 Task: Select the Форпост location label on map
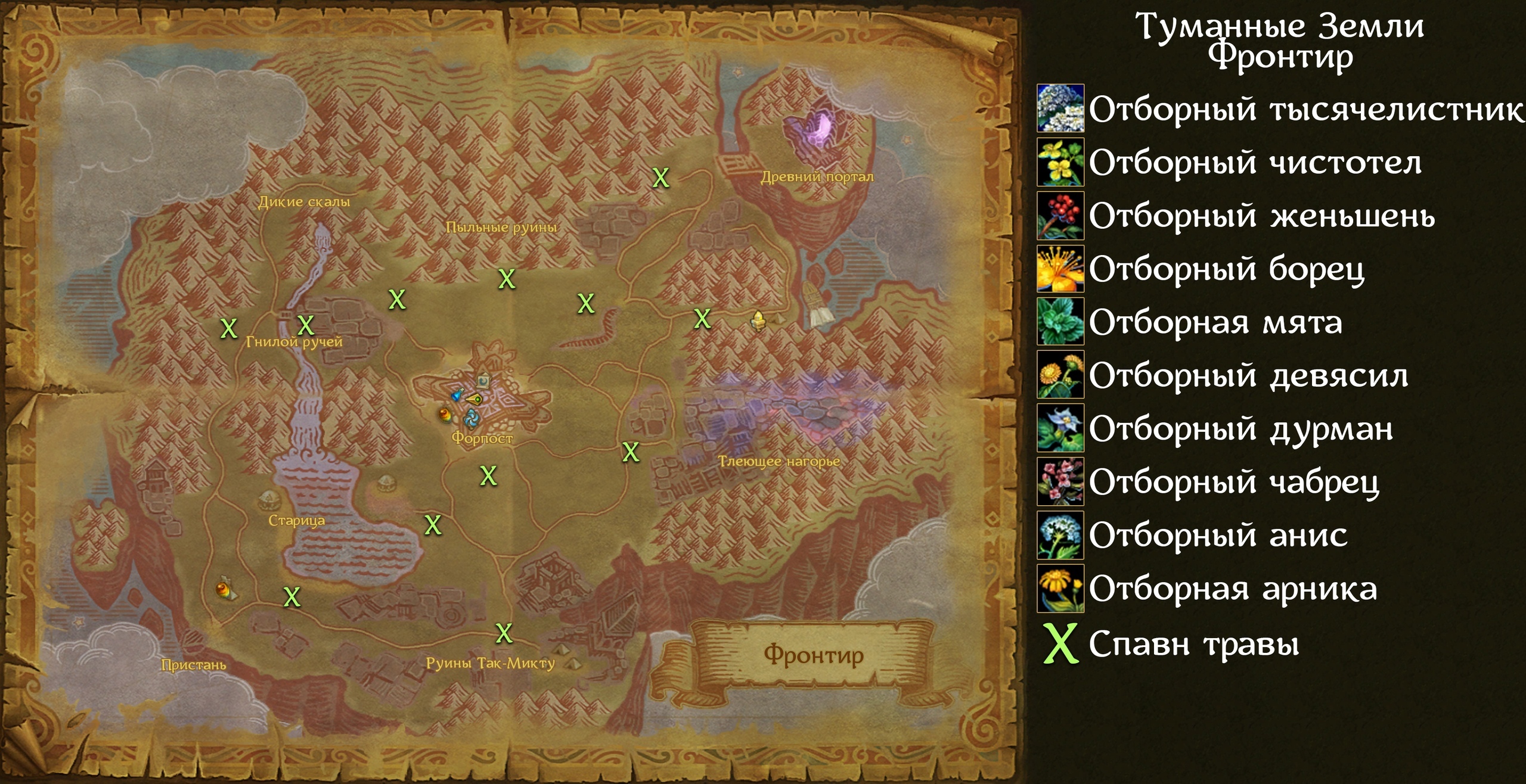coord(482,438)
